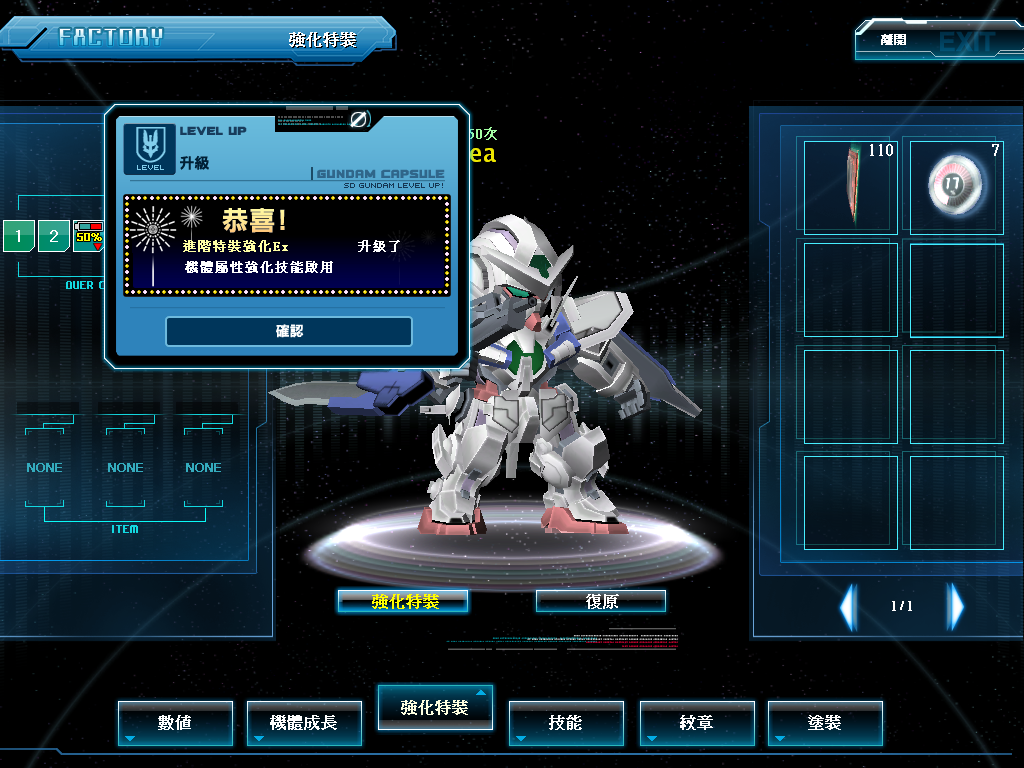Confirm the level up dialog with 確認
This screenshot has height=768, width=1024.
pos(289,331)
